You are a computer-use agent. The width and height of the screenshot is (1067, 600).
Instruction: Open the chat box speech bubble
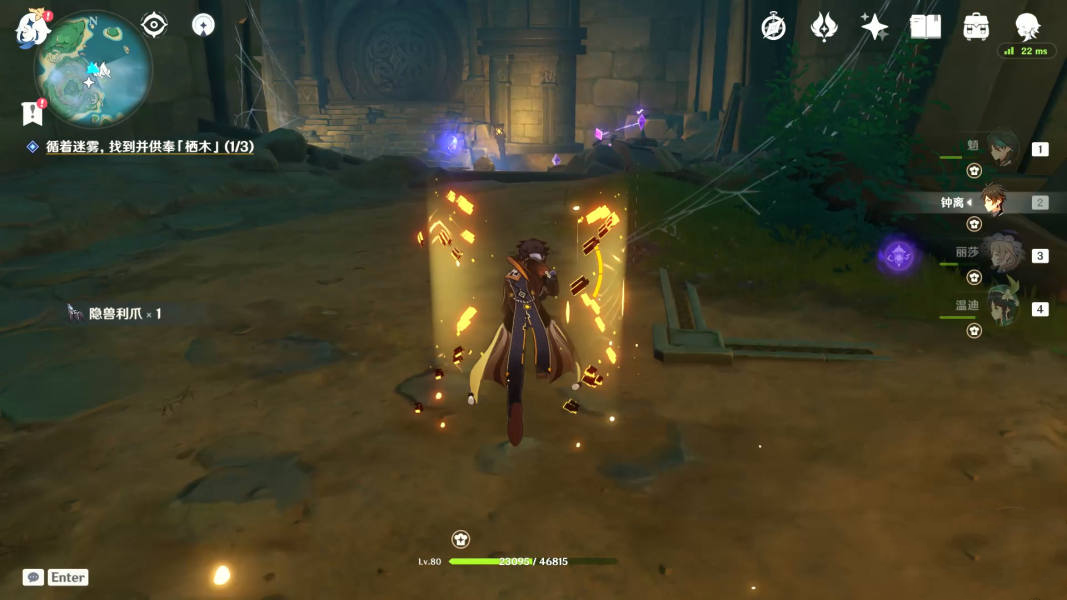tap(33, 577)
